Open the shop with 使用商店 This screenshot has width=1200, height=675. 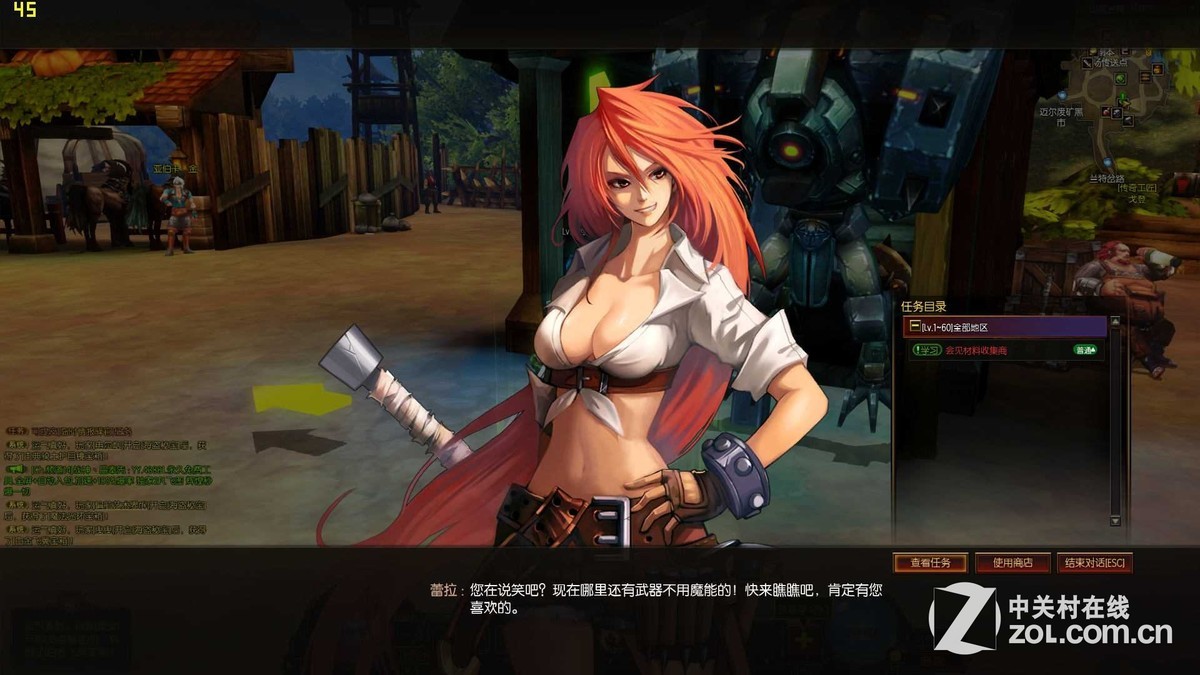point(1012,563)
